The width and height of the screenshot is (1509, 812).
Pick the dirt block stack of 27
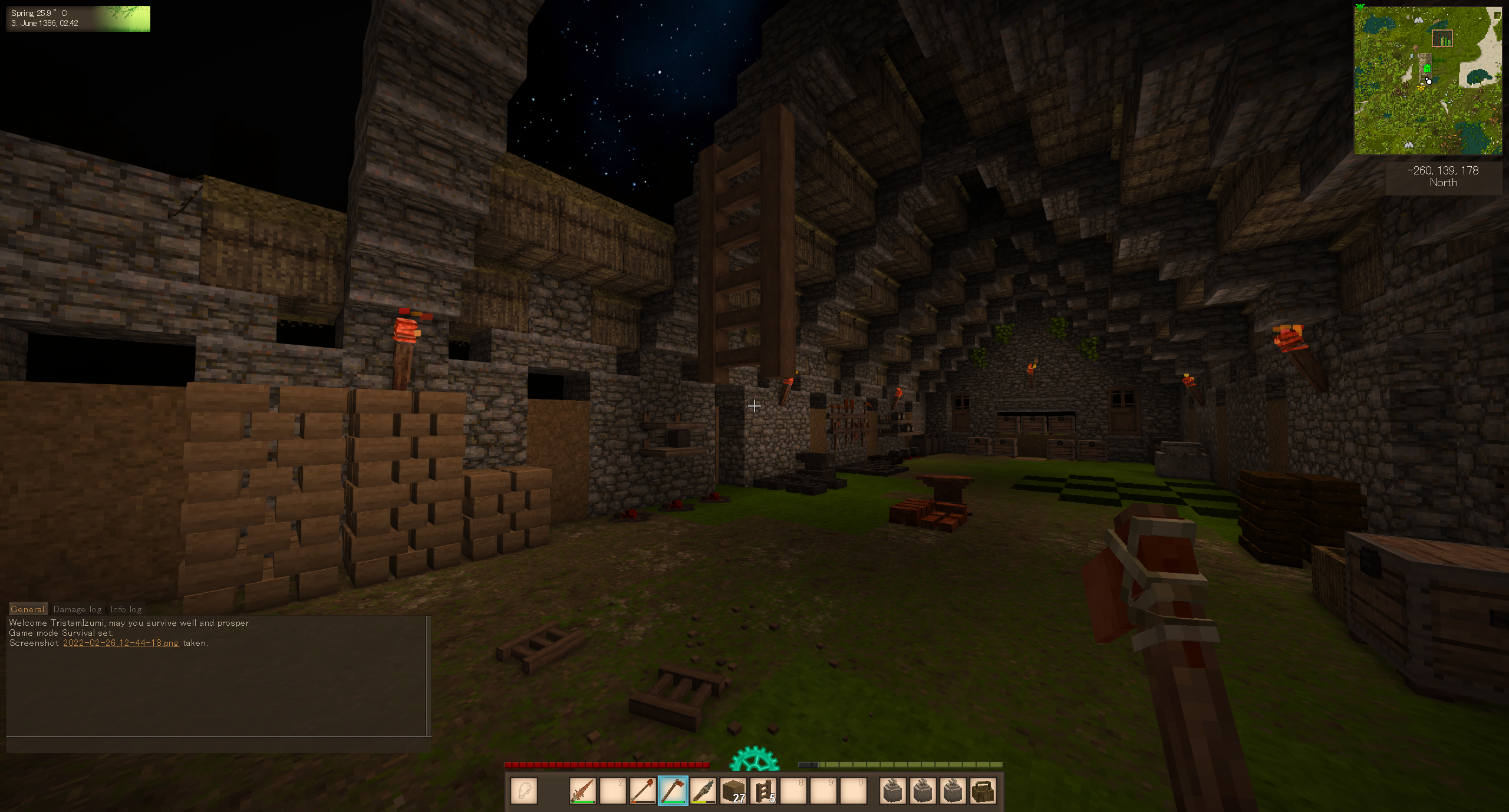(x=733, y=791)
